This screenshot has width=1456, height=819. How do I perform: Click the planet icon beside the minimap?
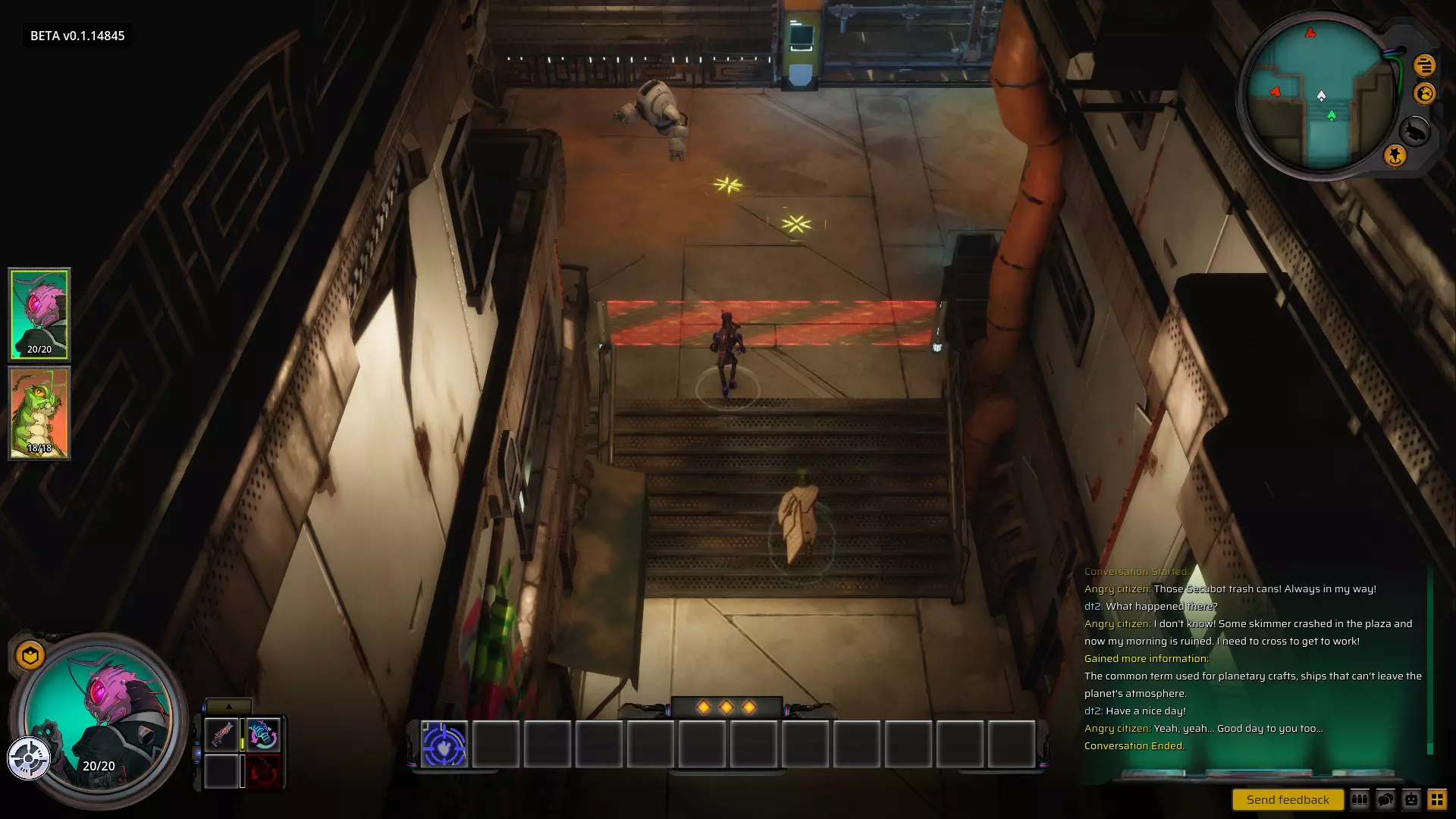click(x=1425, y=93)
